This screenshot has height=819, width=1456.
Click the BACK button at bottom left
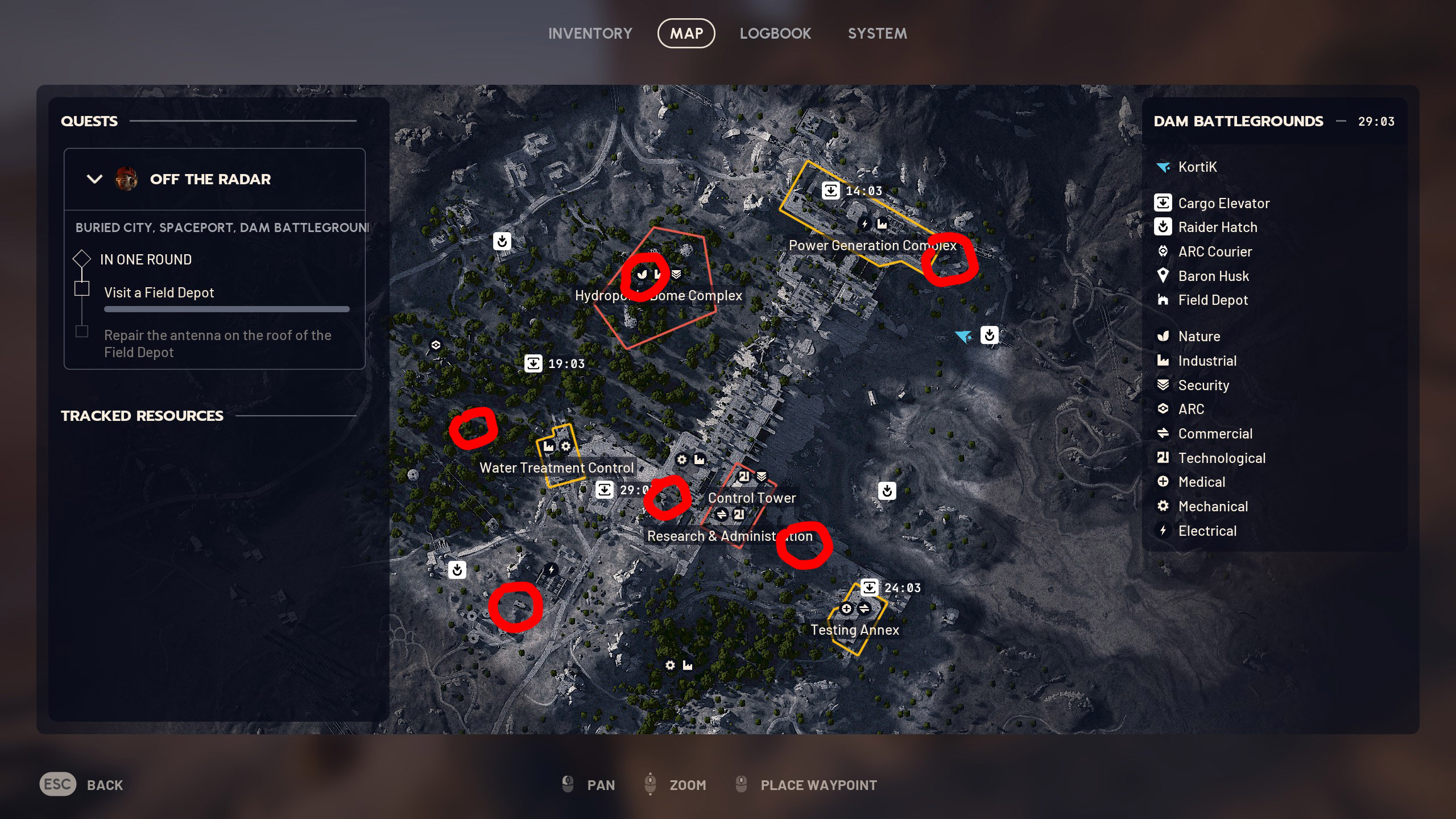(105, 784)
